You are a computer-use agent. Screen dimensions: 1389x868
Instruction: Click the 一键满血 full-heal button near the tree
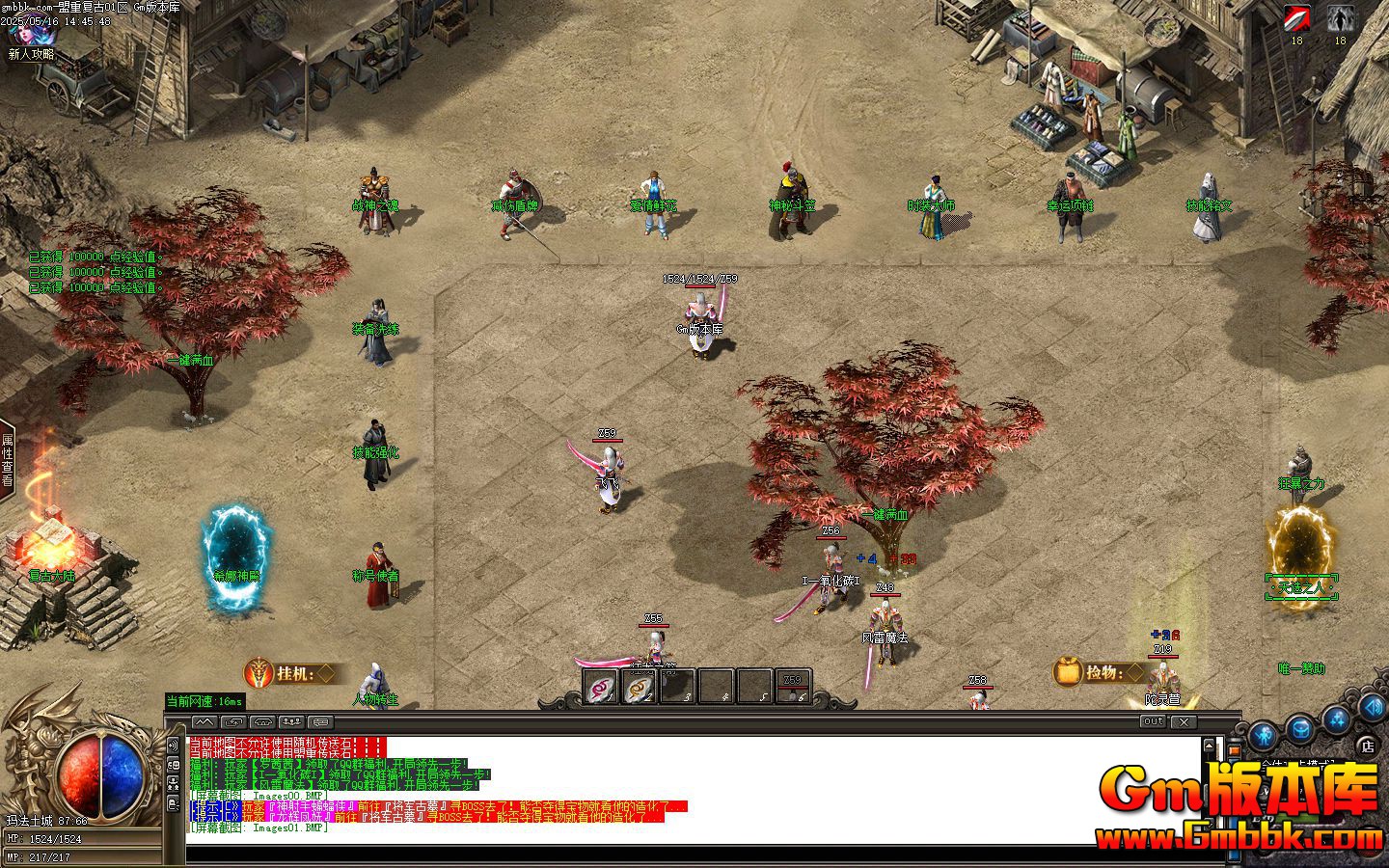886,516
